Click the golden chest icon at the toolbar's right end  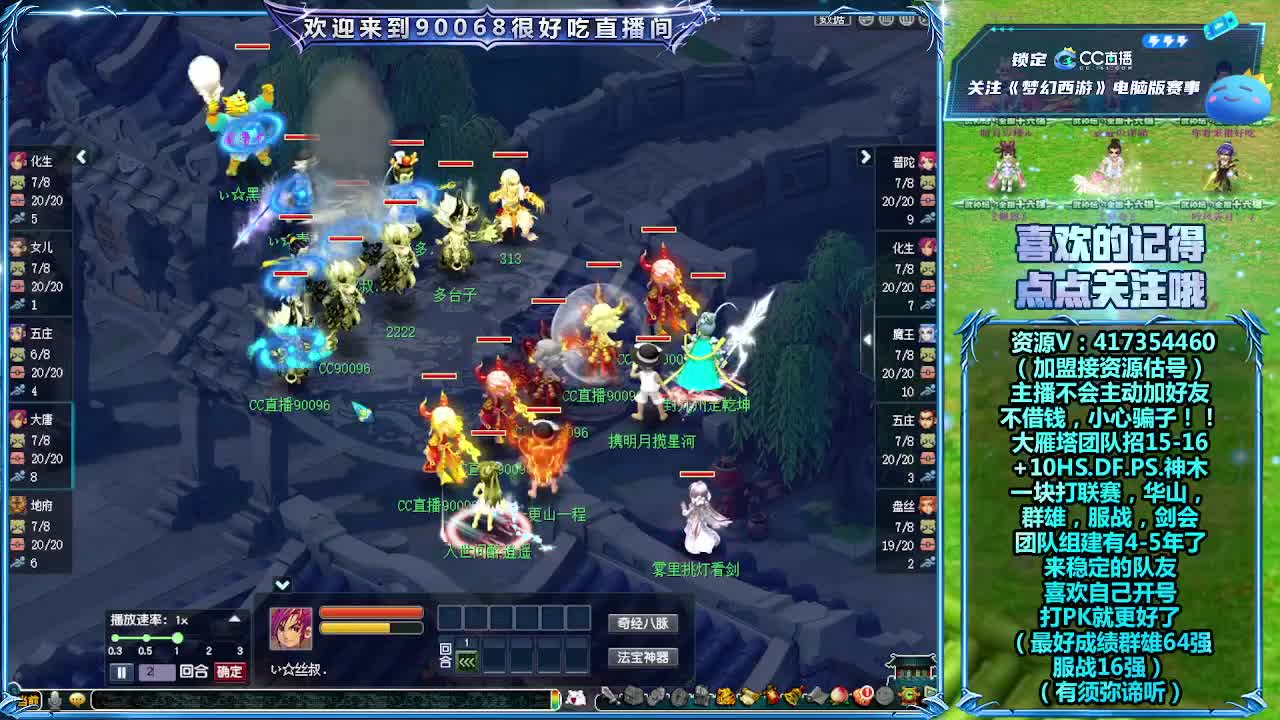(x=911, y=695)
